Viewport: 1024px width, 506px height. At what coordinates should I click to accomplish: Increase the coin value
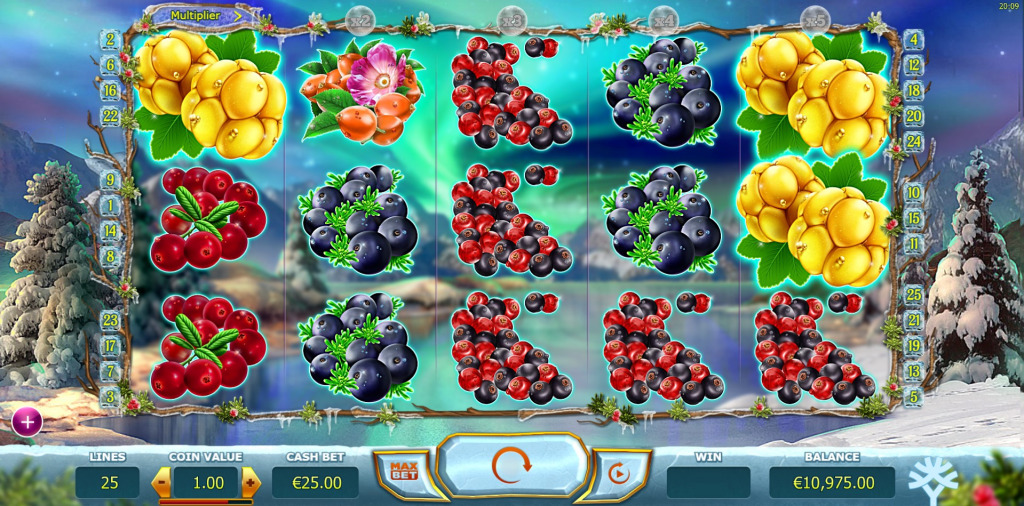tap(250, 483)
